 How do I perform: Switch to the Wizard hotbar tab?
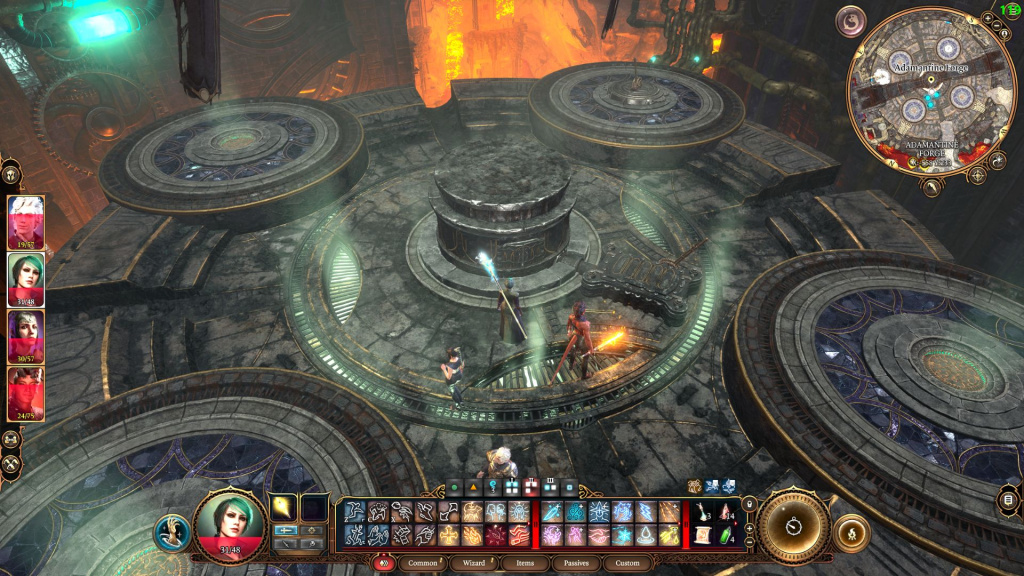tap(475, 563)
